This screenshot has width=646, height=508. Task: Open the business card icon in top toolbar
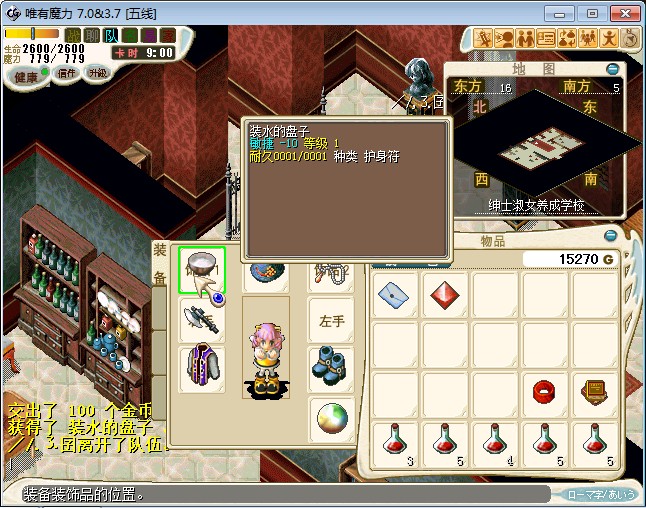pos(546,39)
